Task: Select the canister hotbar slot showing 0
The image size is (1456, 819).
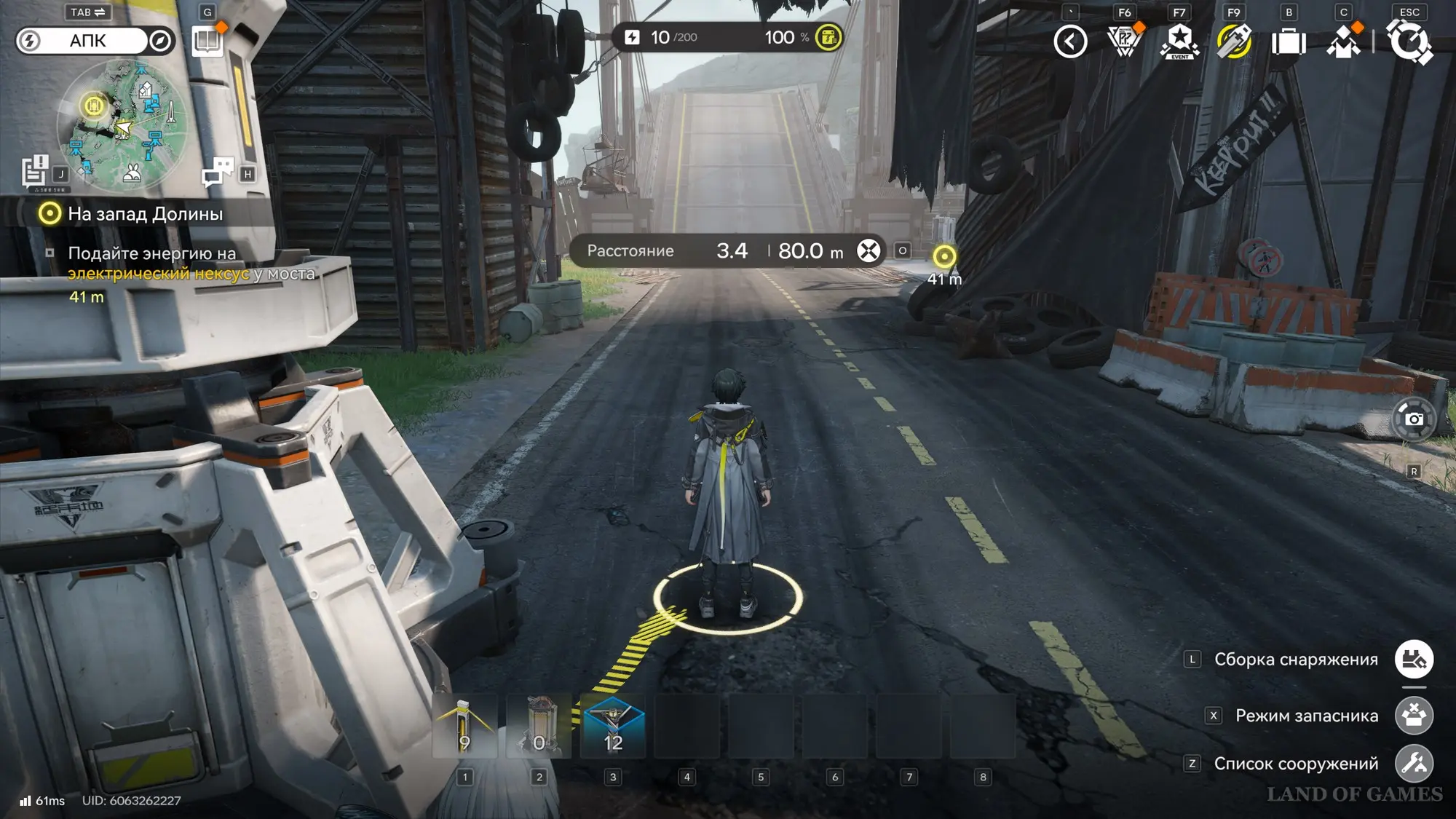Action: [x=539, y=727]
